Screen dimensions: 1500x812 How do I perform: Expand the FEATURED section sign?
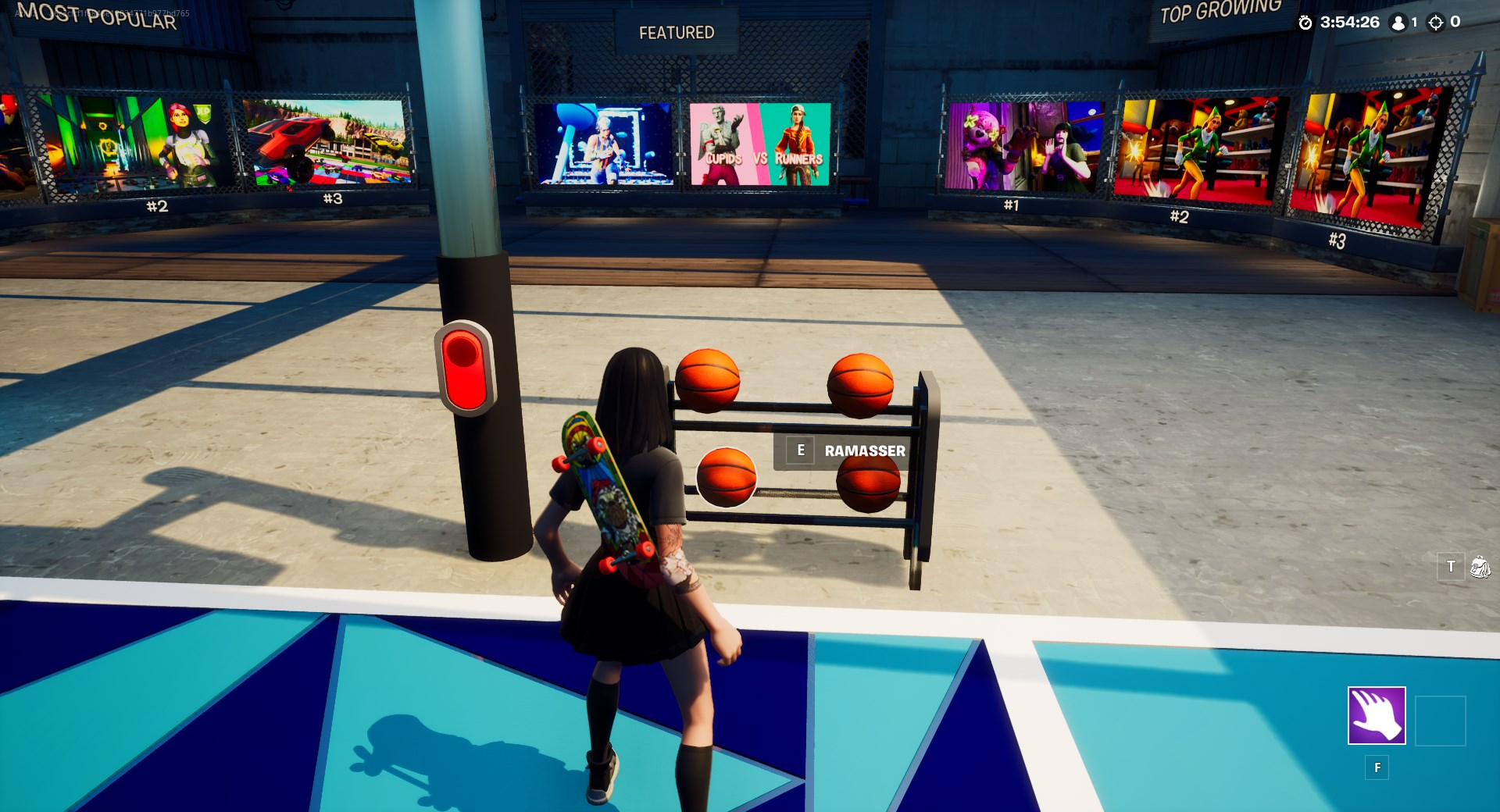point(677,31)
